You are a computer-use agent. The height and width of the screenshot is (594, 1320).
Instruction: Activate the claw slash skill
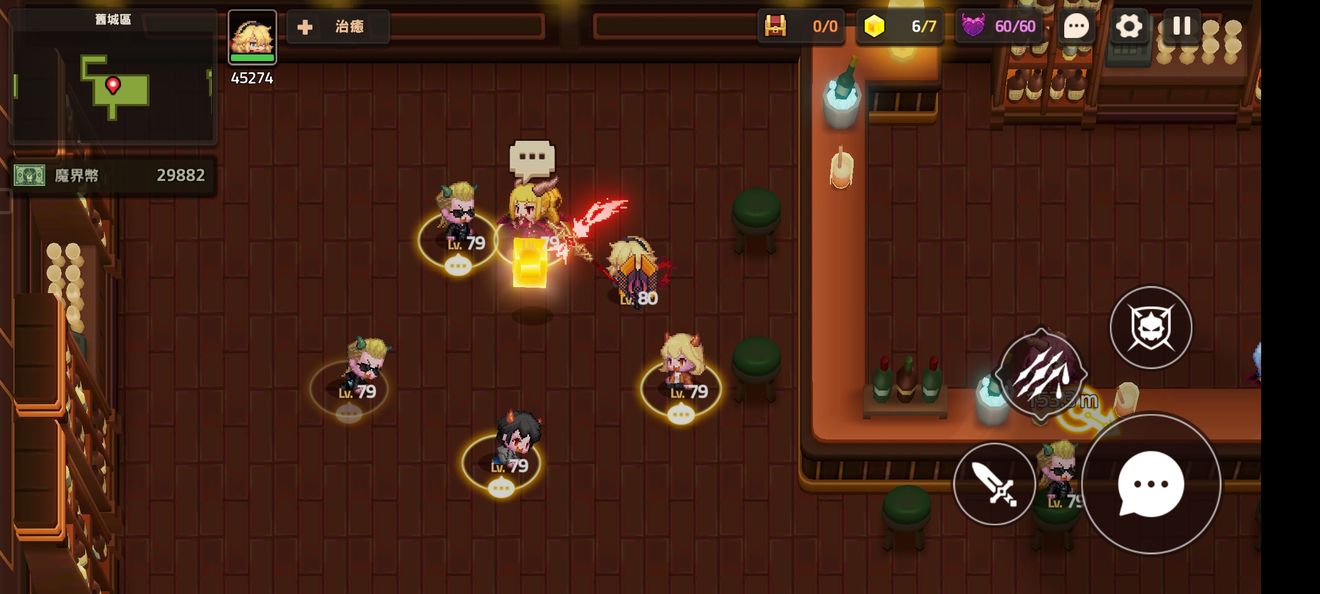1041,372
